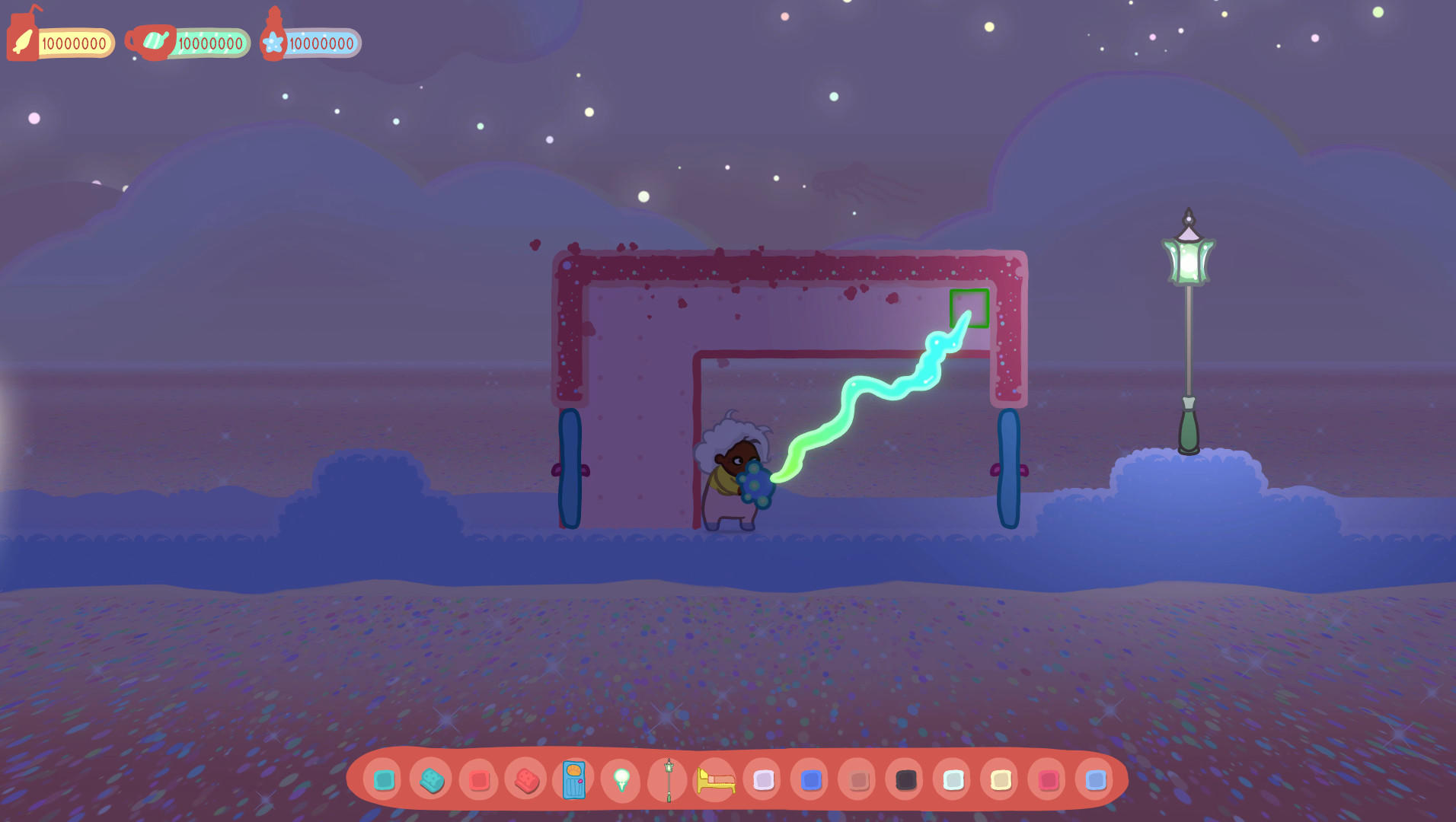The image size is (1456, 822).
Task: Choose the blue door item
Action: (x=573, y=780)
